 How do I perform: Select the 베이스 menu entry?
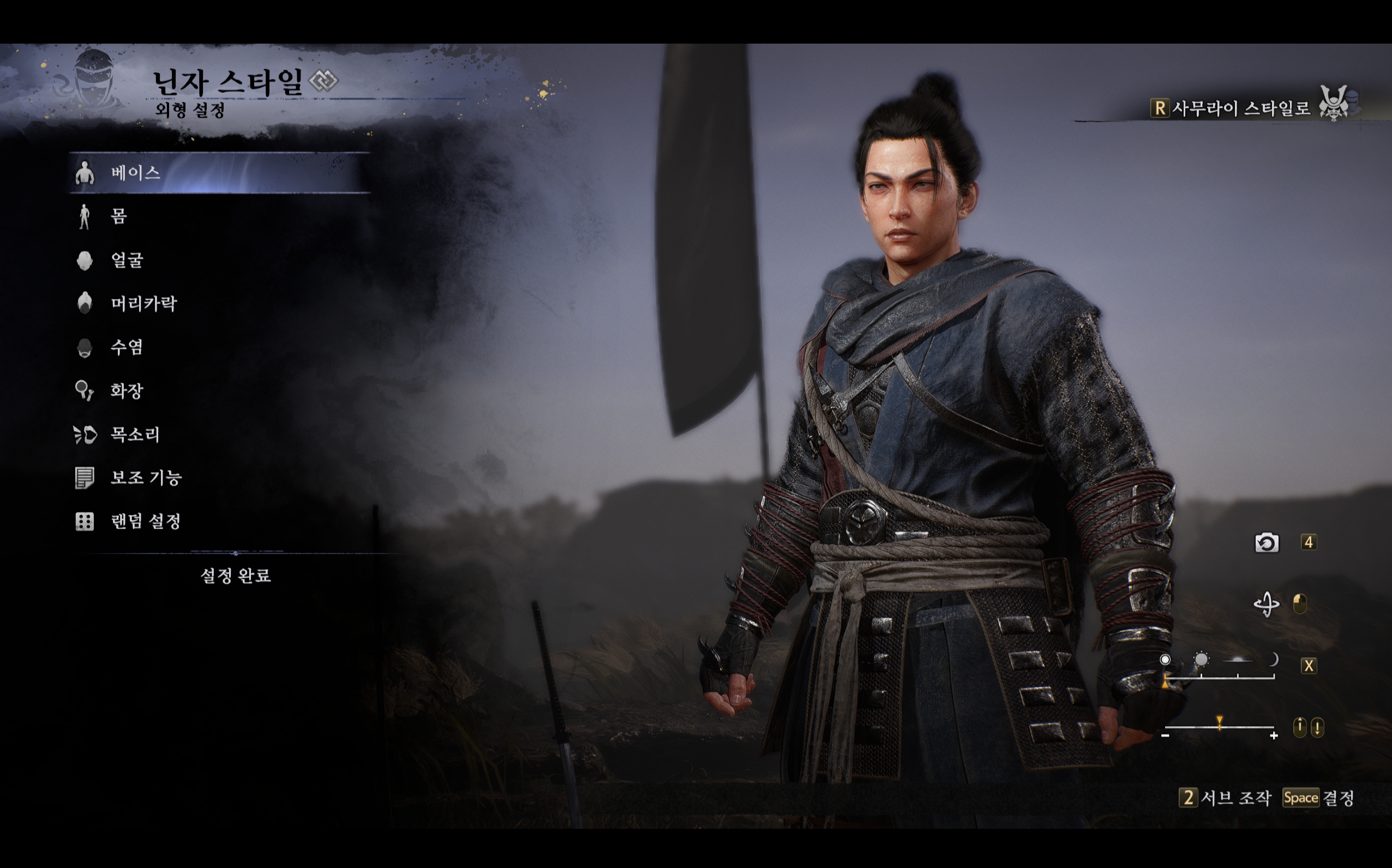135,173
